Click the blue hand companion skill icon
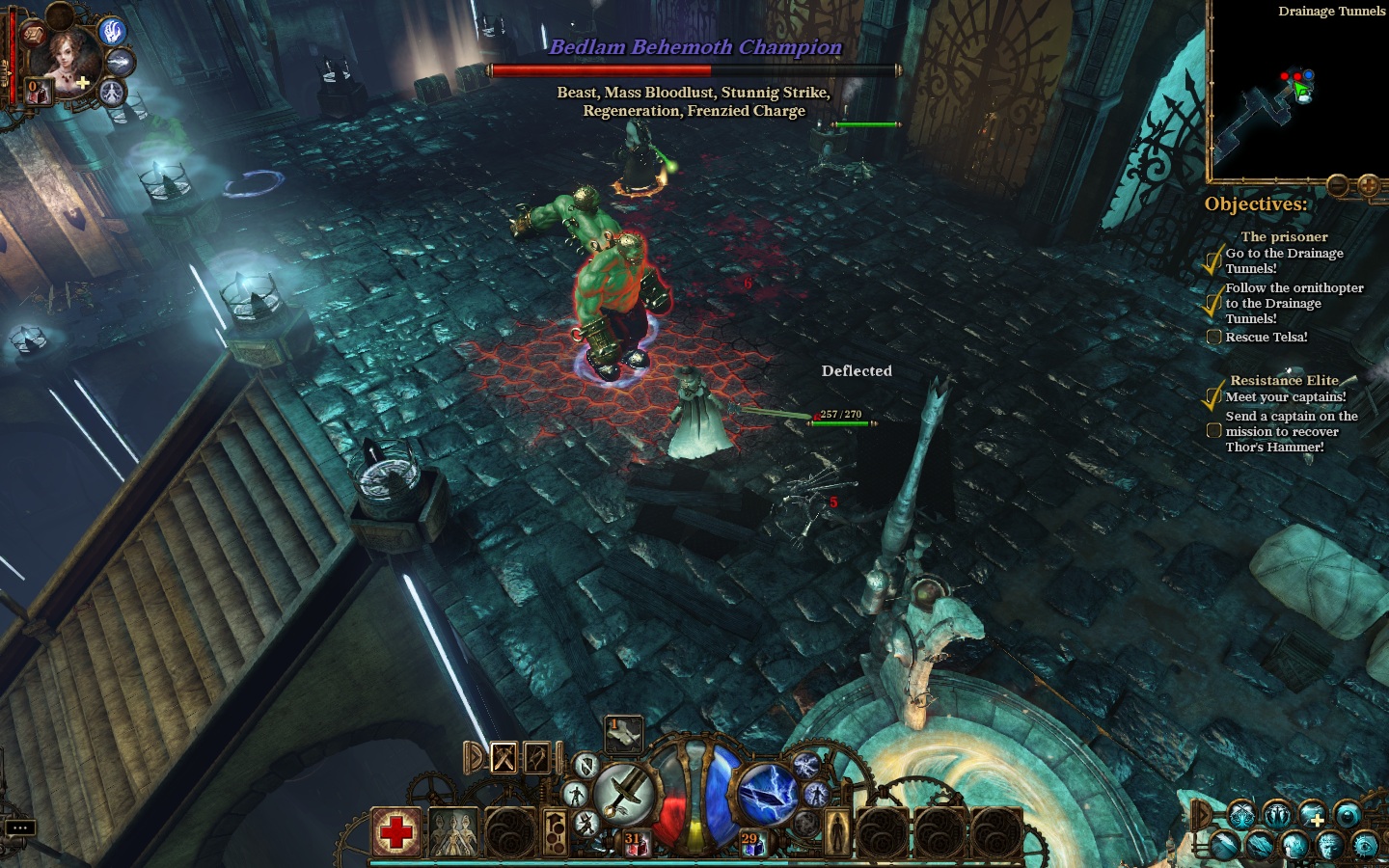The height and width of the screenshot is (868, 1389). tap(114, 31)
